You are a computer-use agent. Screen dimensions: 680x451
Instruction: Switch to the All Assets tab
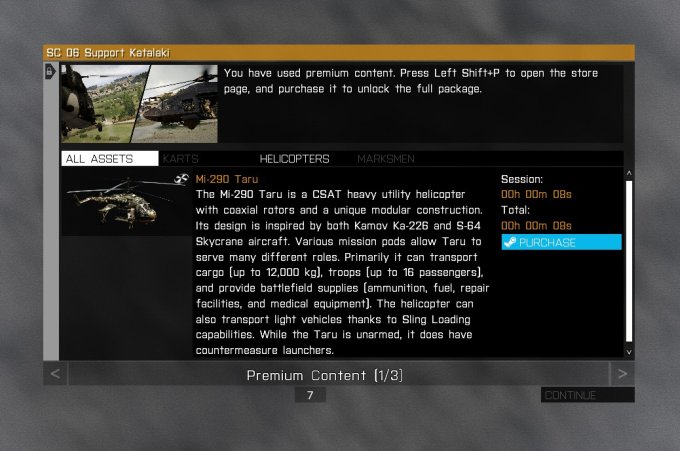pyautogui.click(x=109, y=159)
